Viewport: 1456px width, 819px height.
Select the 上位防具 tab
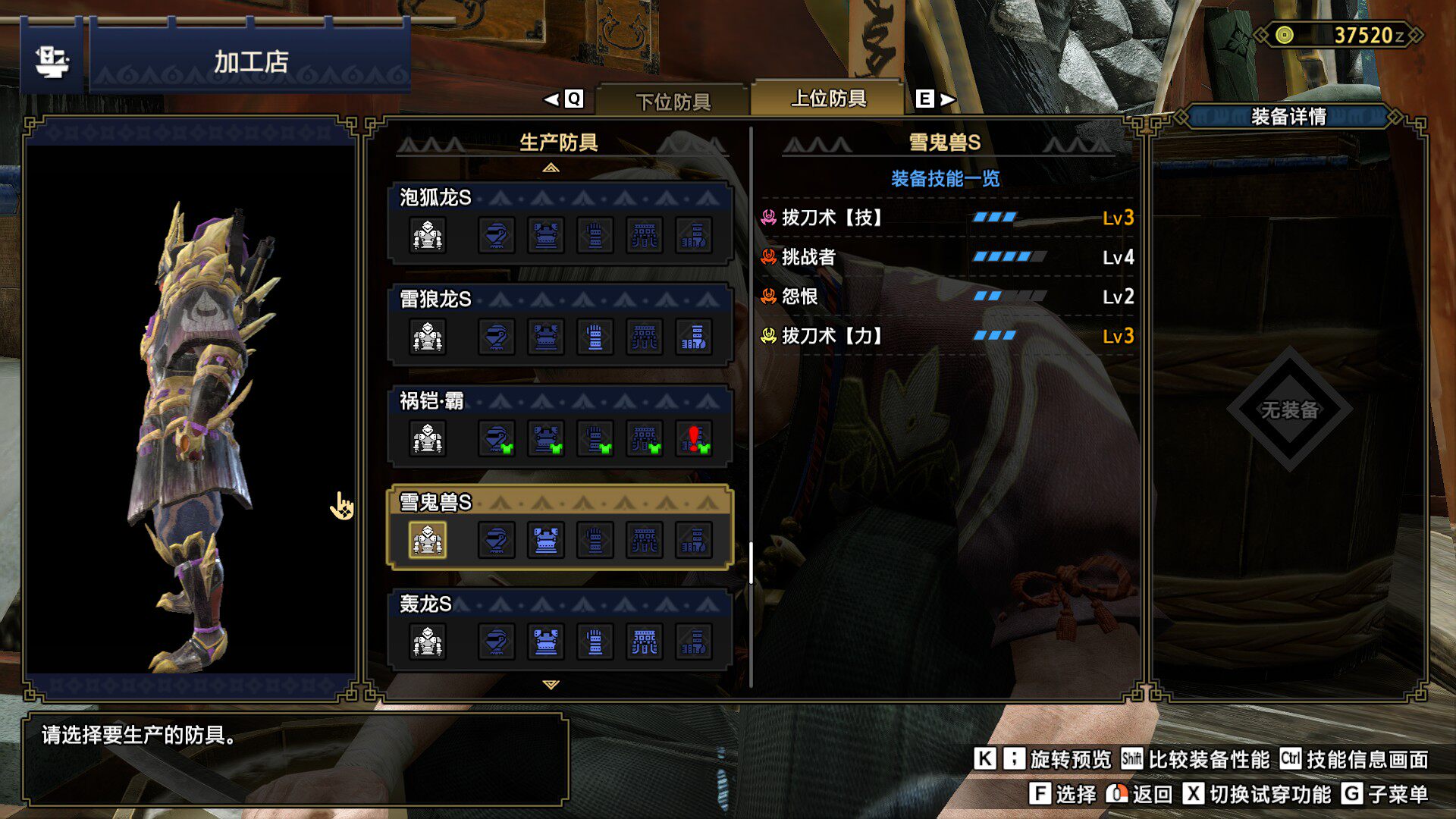coord(828,99)
